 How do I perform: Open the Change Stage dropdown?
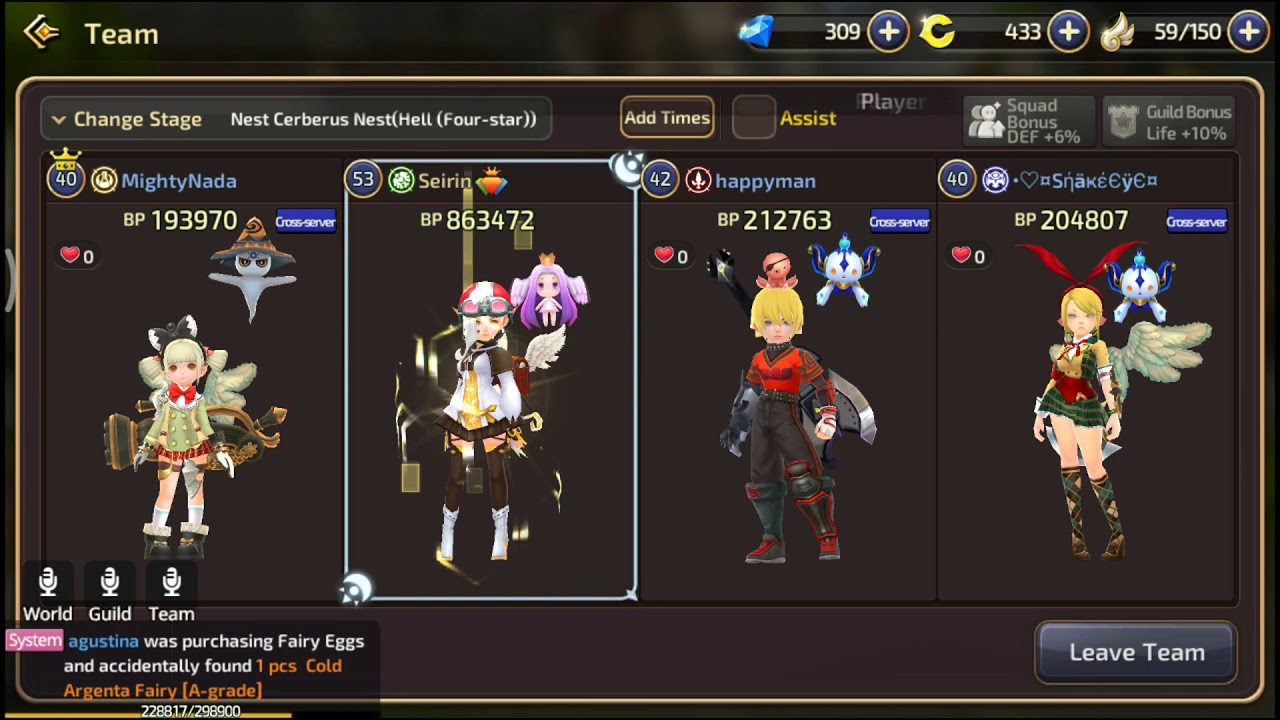295,119
